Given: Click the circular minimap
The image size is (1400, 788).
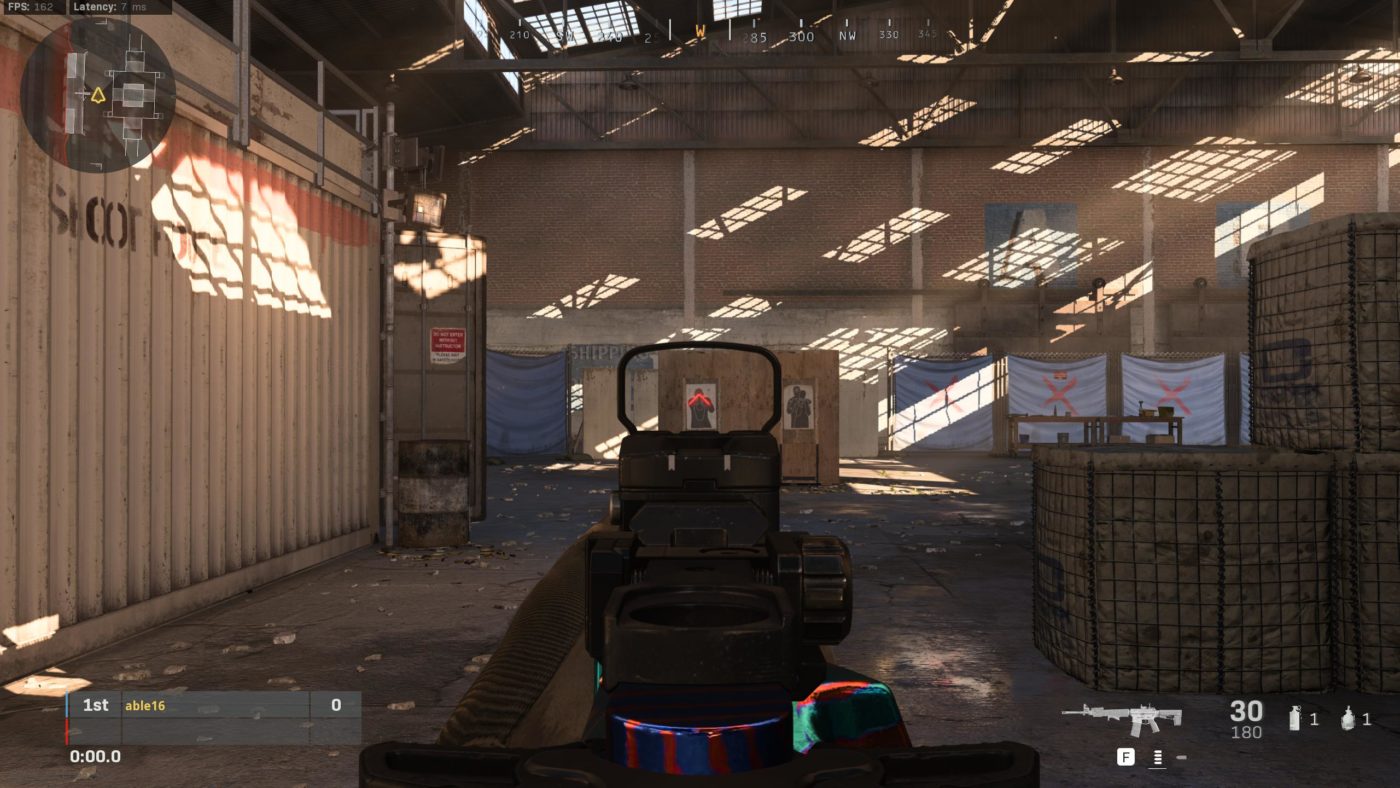Looking at the screenshot, I should pos(98,96).
